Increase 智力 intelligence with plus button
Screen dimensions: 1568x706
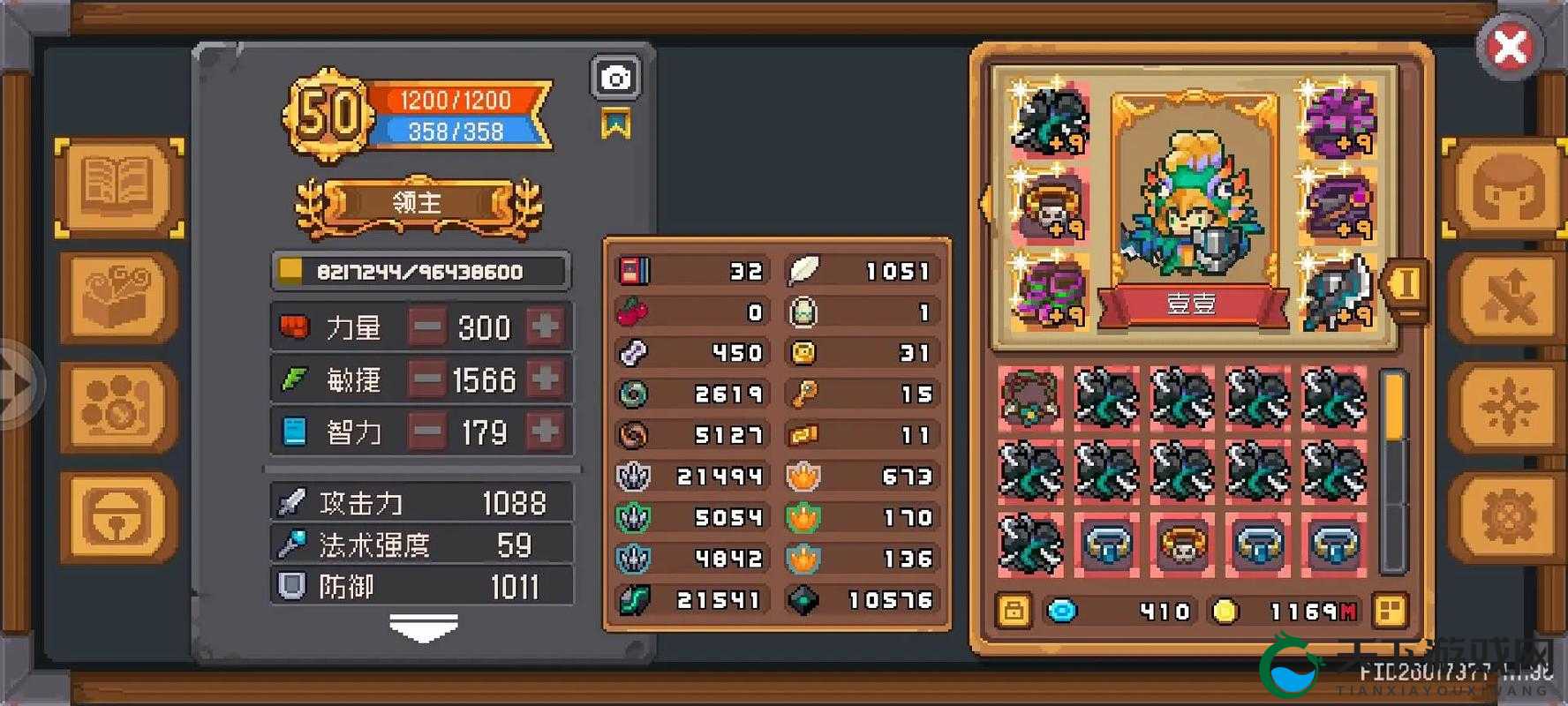(x=545, y=432)
